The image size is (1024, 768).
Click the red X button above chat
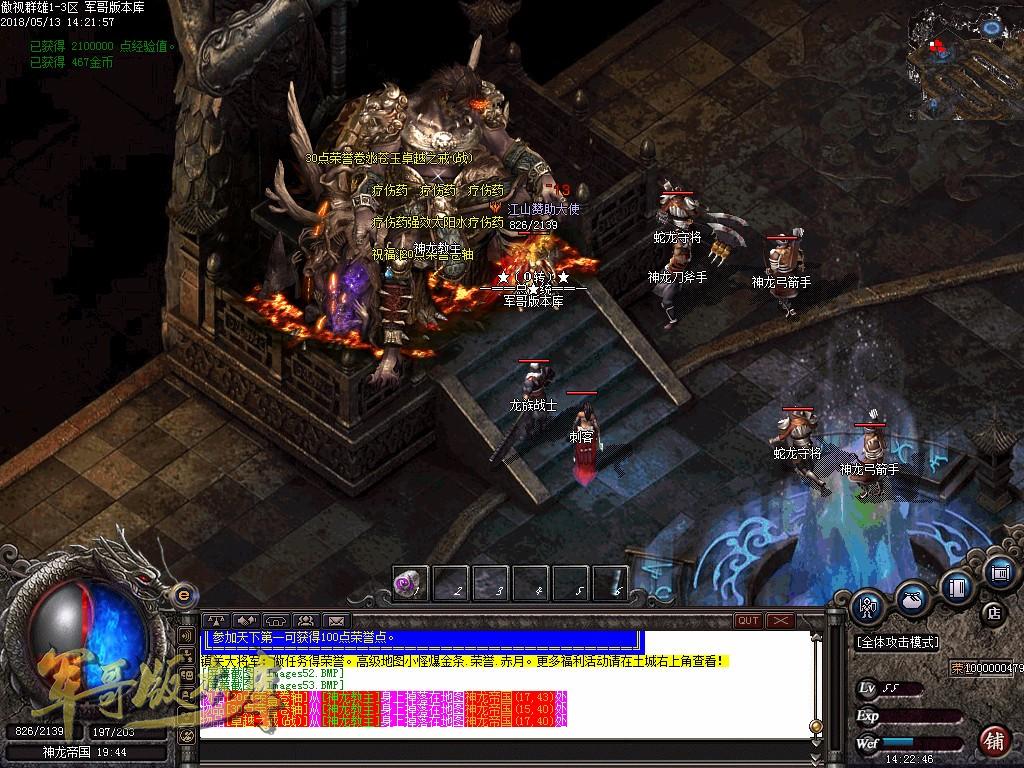pos(780,621)
